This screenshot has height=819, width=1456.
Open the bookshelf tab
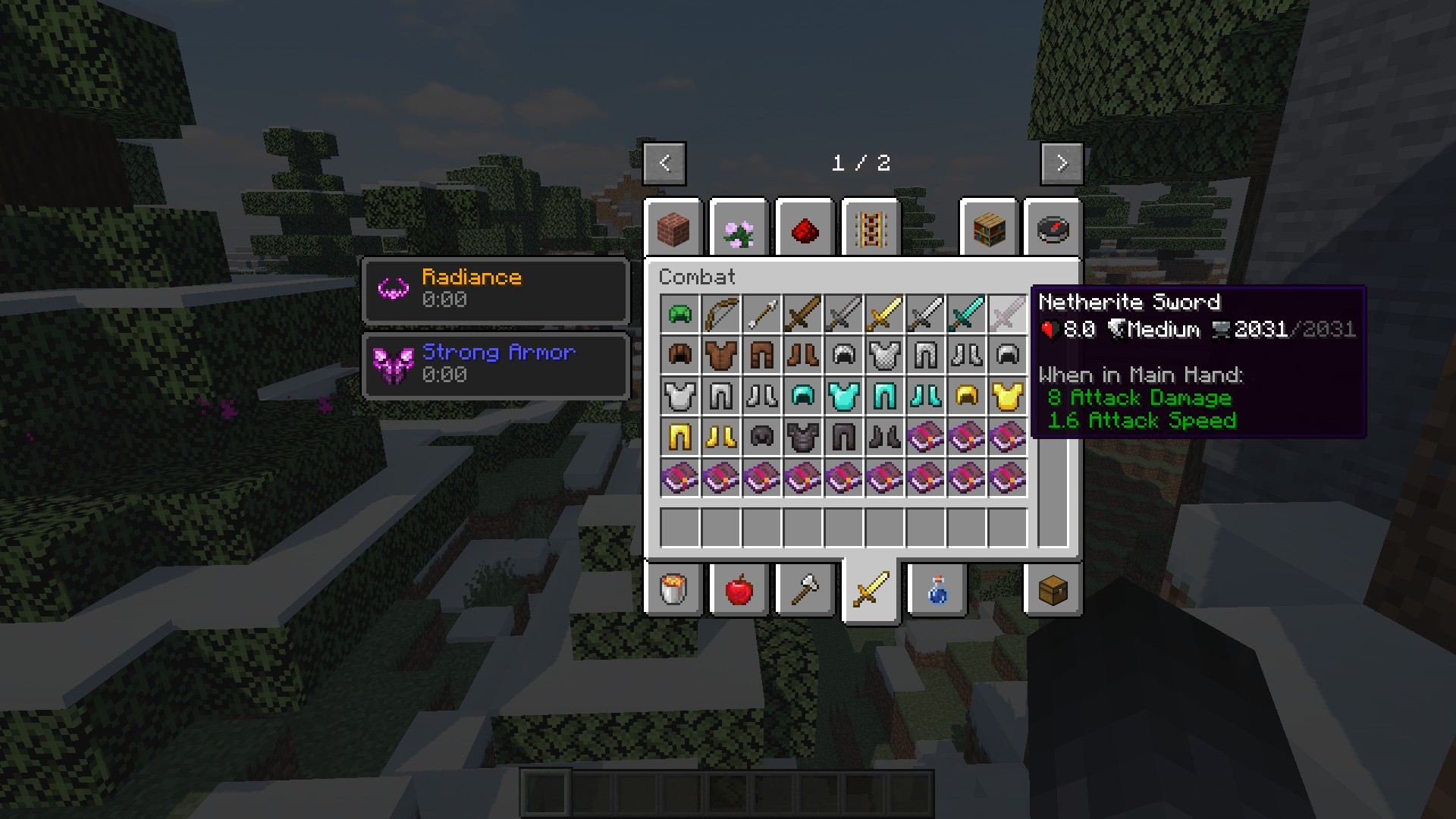[988, 228]
